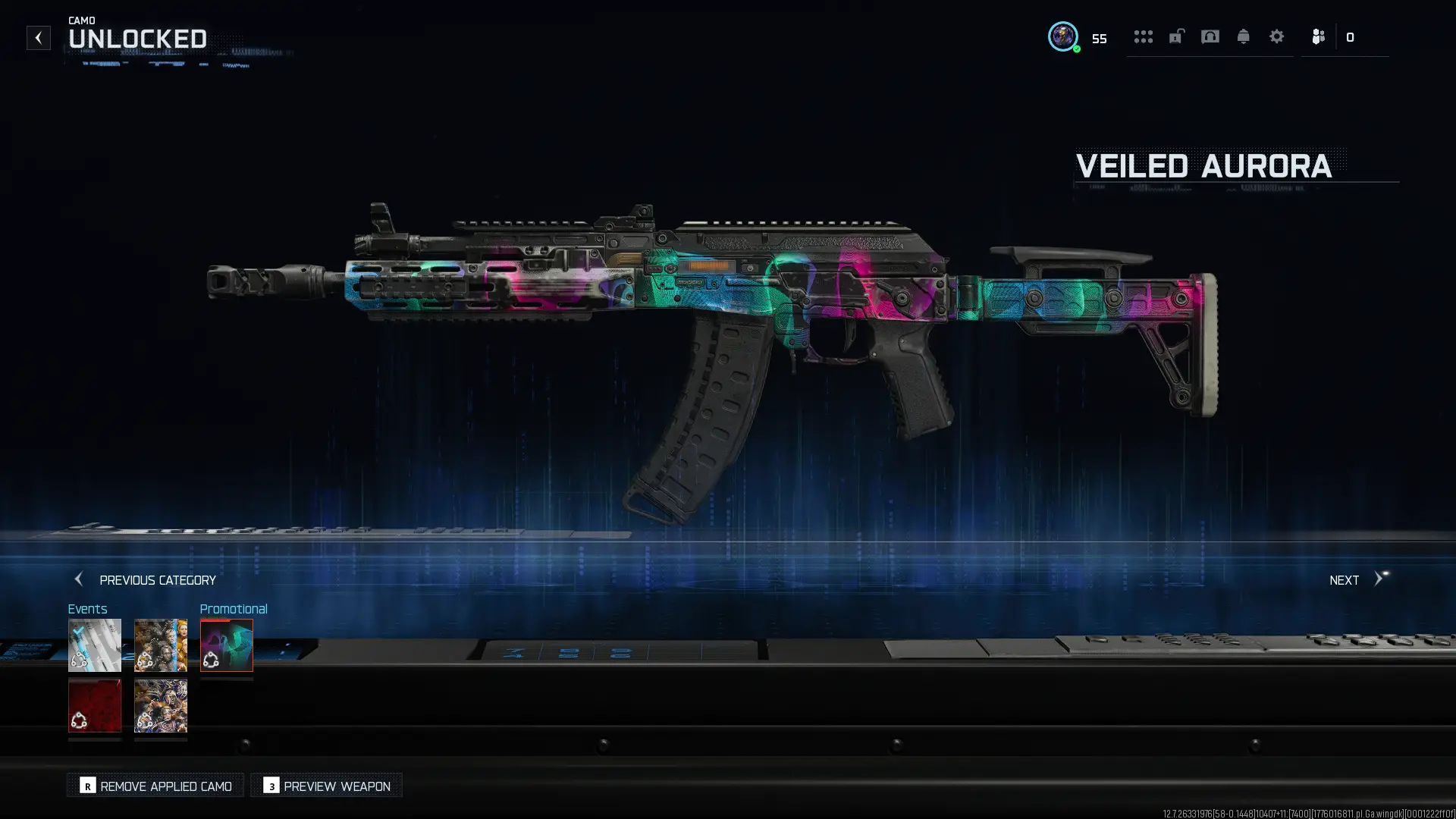This screenshot has height=819, width=1456.
Task: Go back using the top-left arrow
Action: 38,38
